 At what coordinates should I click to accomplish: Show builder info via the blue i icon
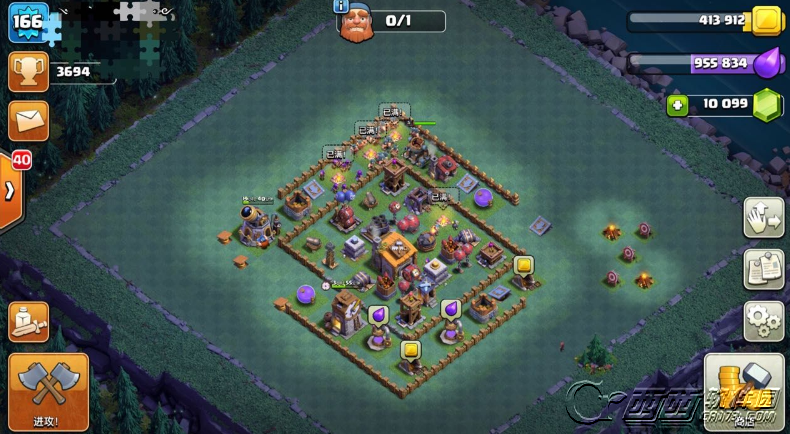343,6
